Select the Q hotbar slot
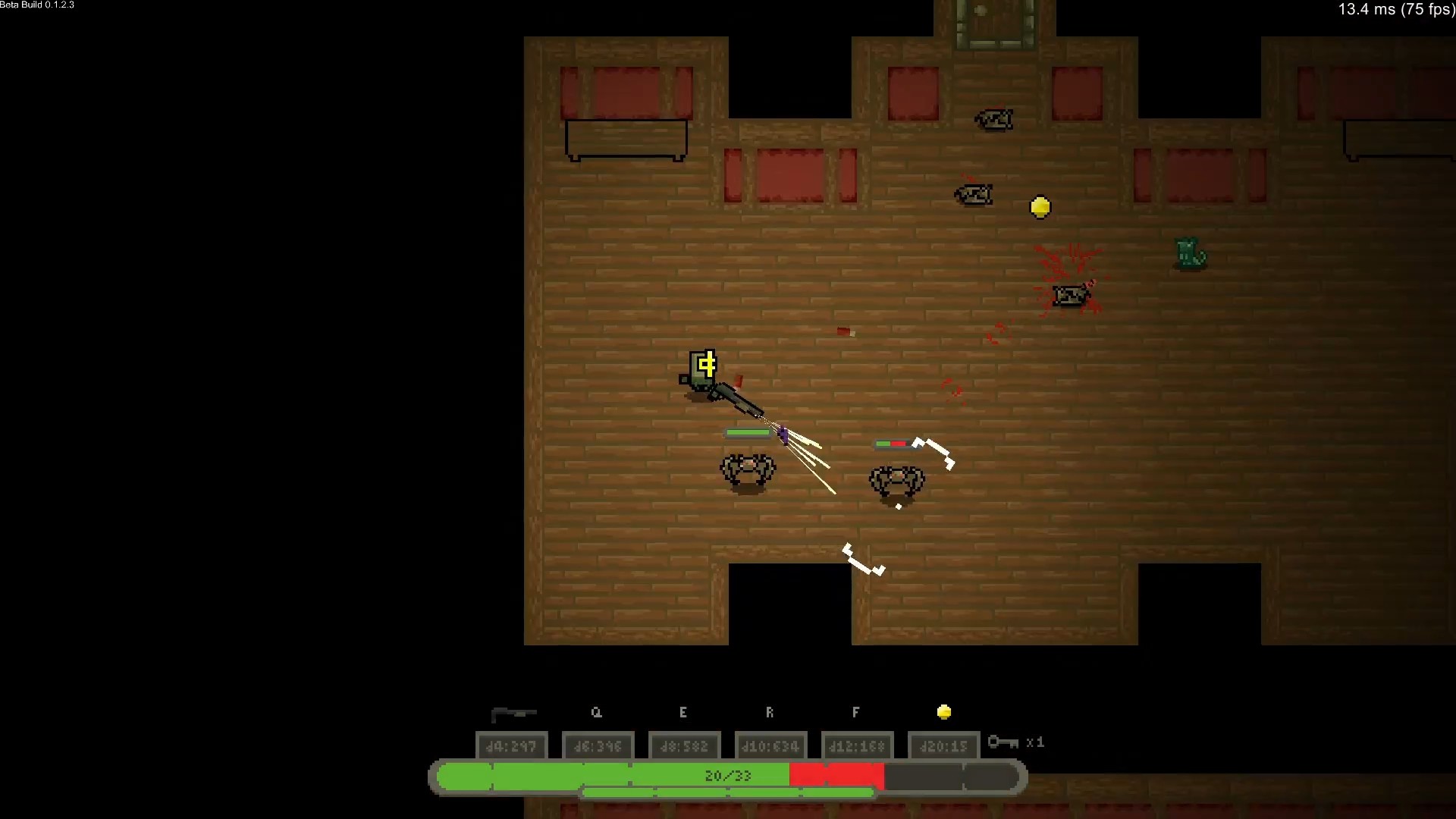 coord(597,713)
